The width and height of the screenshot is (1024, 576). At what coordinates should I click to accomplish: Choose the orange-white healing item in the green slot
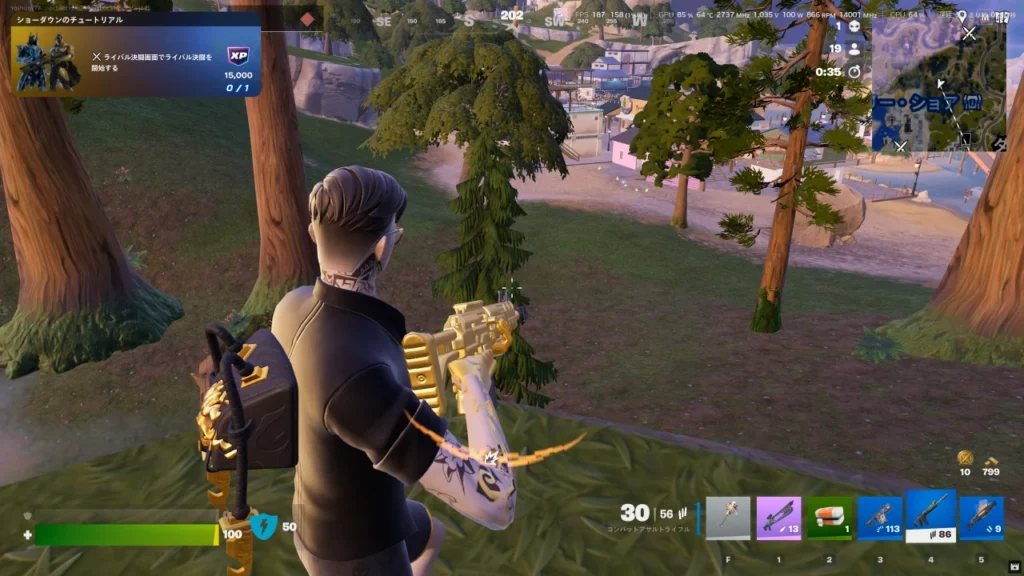tap(829, 518)
